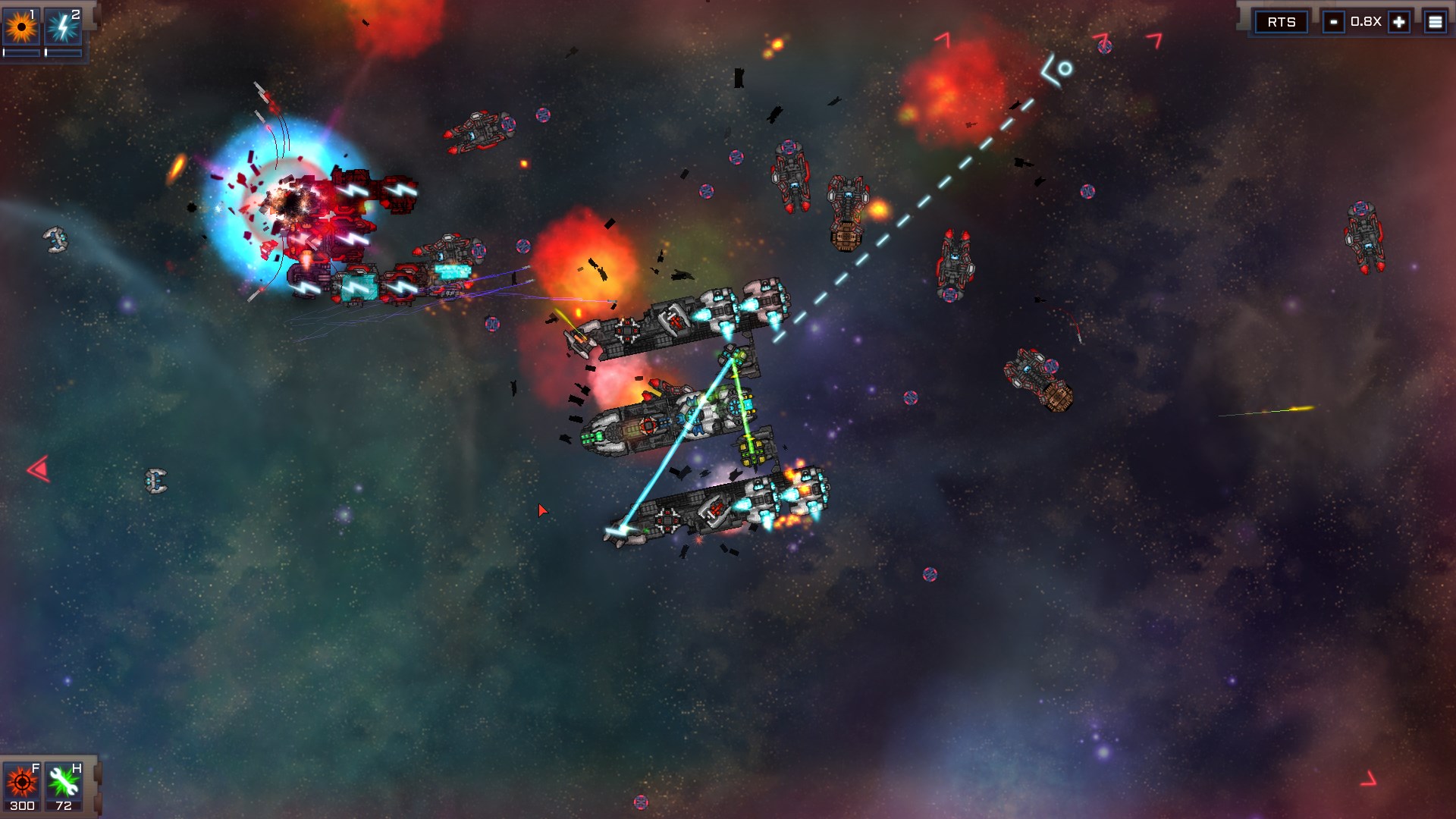Activate ability slot 2 lightning icon

click(x=64, y=24)
